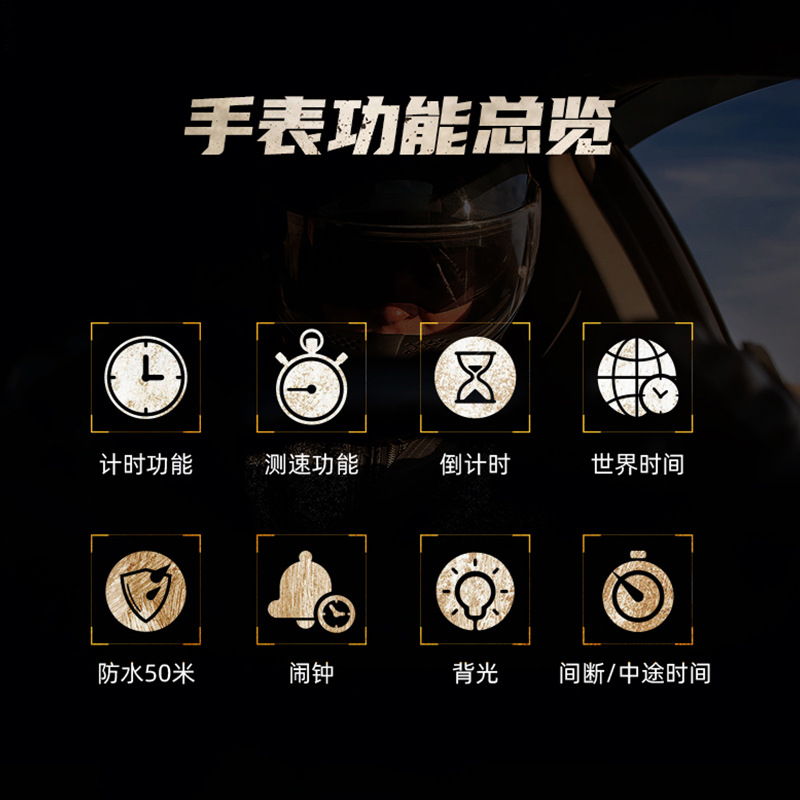The image size is (800, 800).
Task: Select the clock timekeeping function icon
Action: click(146, 377)
